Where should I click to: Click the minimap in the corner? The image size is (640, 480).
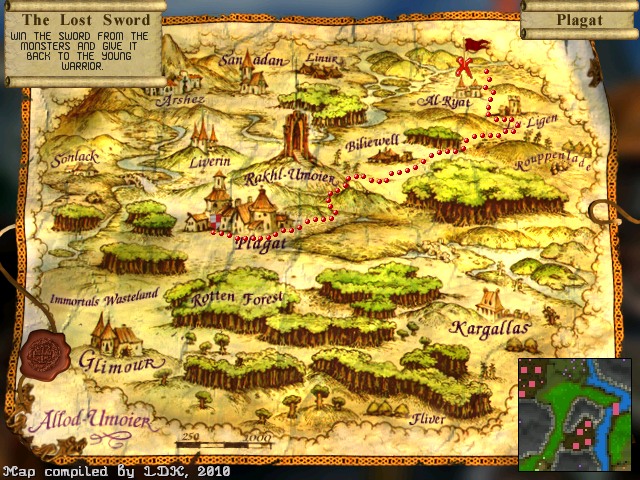pyautogui.click(x=575, y=413)
